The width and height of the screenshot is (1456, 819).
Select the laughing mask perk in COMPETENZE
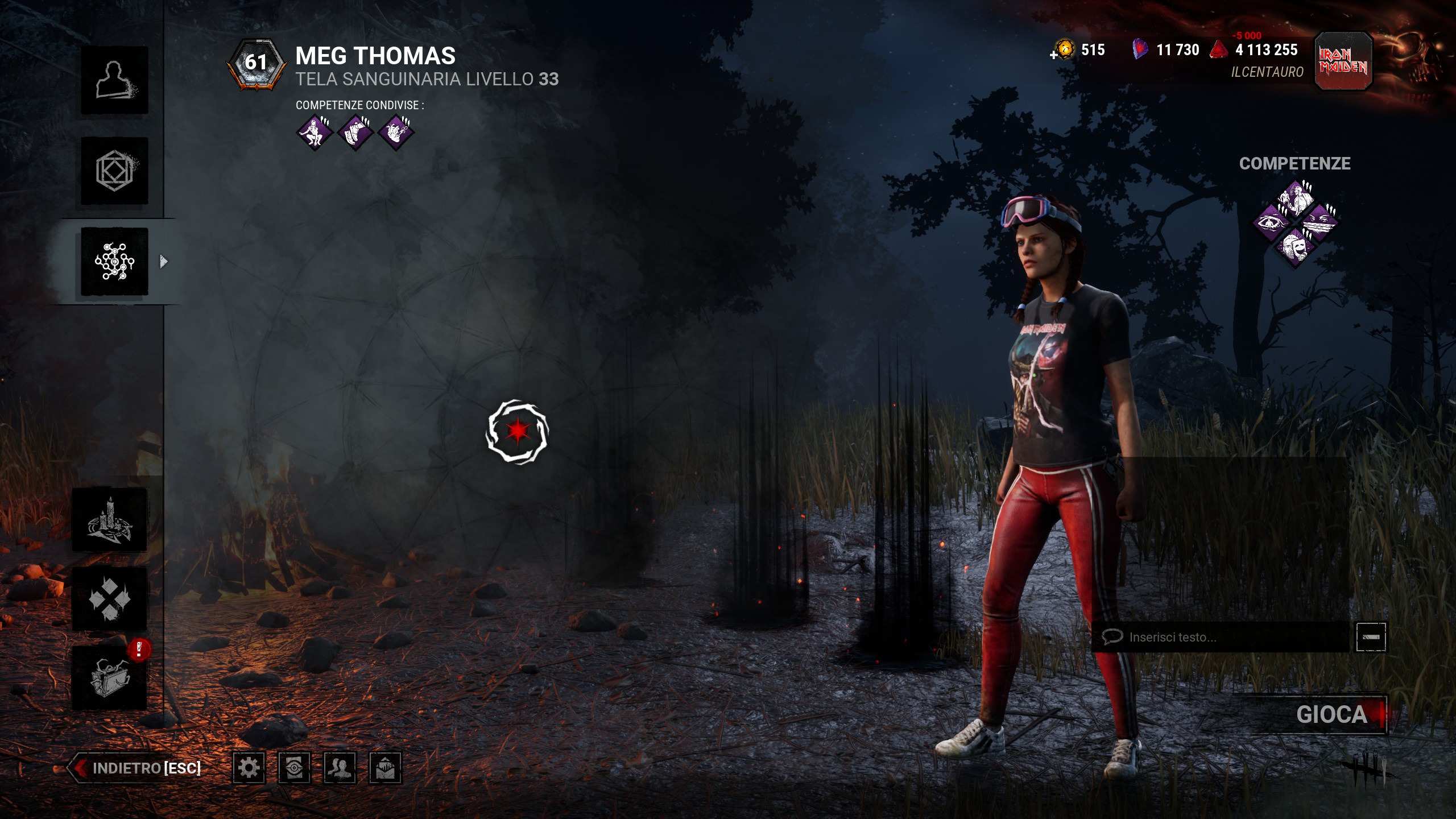1295,247
